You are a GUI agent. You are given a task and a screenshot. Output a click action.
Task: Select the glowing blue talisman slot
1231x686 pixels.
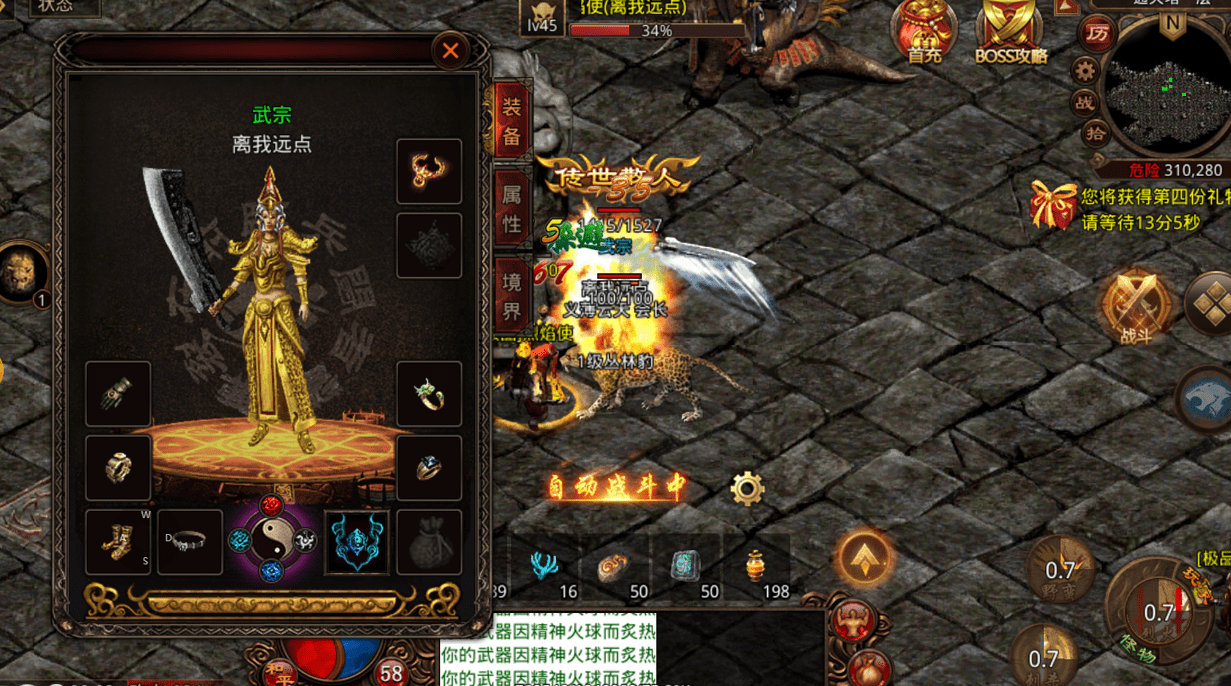click(357, 542)
